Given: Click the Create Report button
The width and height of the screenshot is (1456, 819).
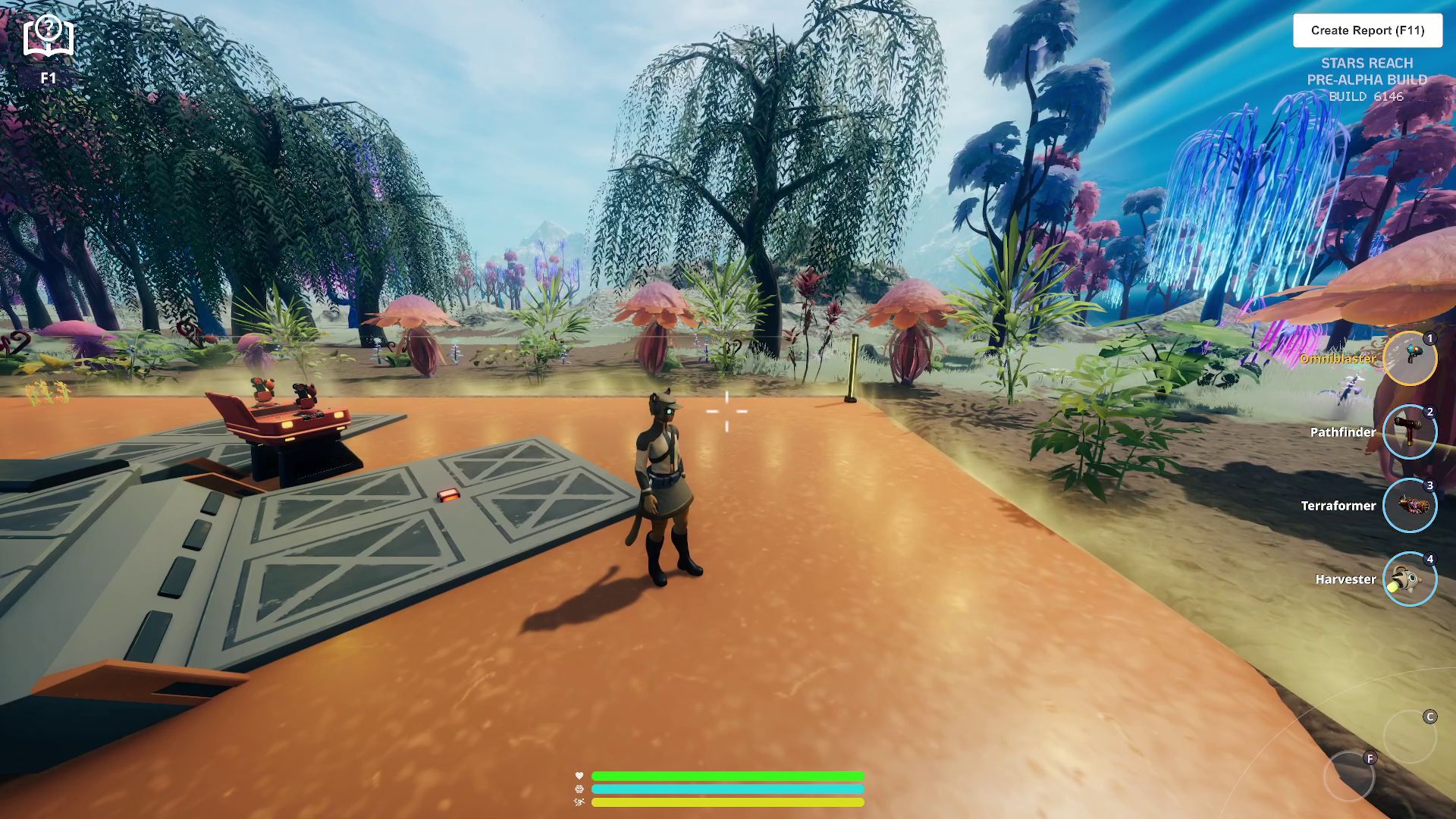Looking at the screenshot, I should tap(1367, 30).
